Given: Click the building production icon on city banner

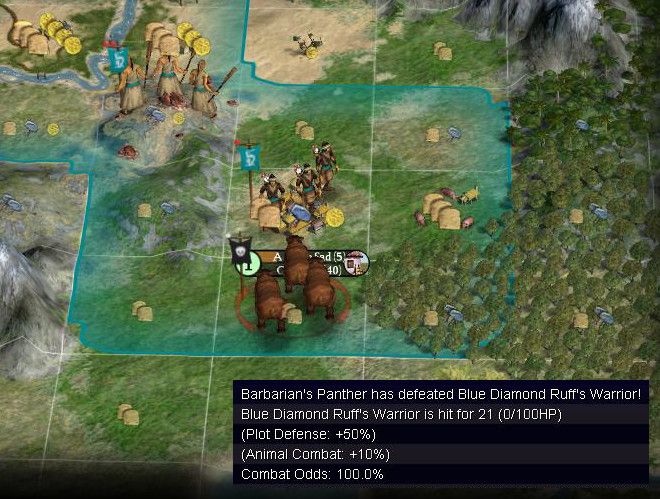Looking at the screenshot, I should (x=359, y=262).
